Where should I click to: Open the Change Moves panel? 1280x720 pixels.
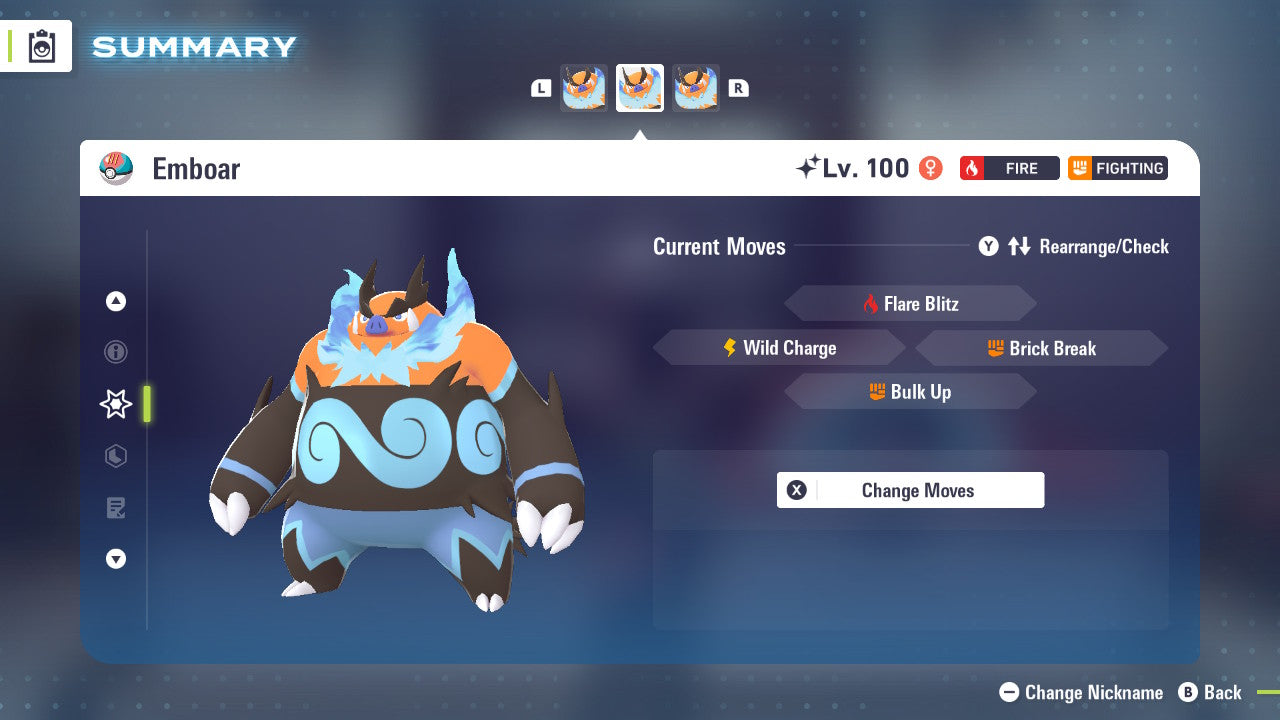tap(910, 490)
